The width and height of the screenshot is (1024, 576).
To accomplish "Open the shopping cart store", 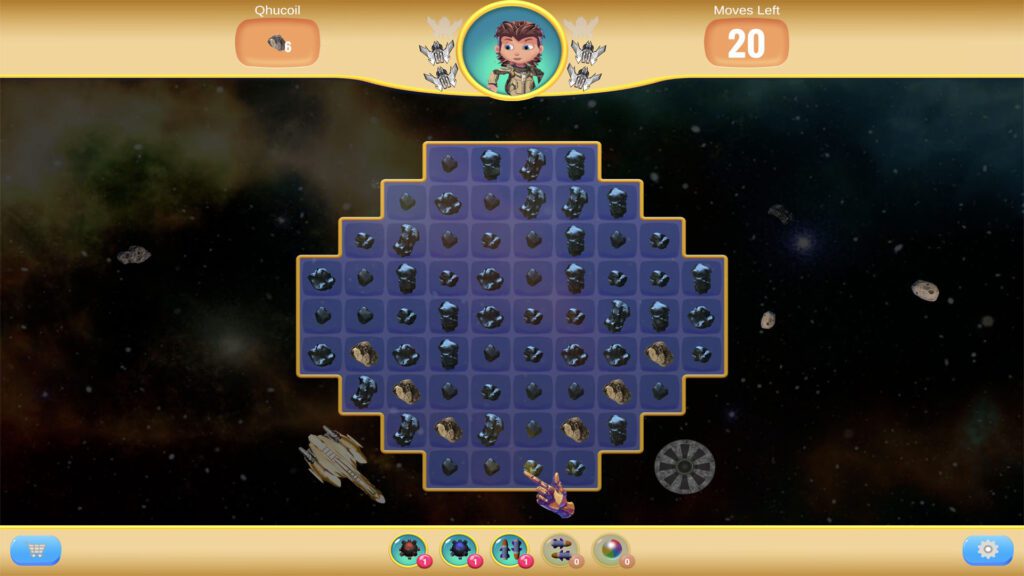I will [x=36, y=550].
